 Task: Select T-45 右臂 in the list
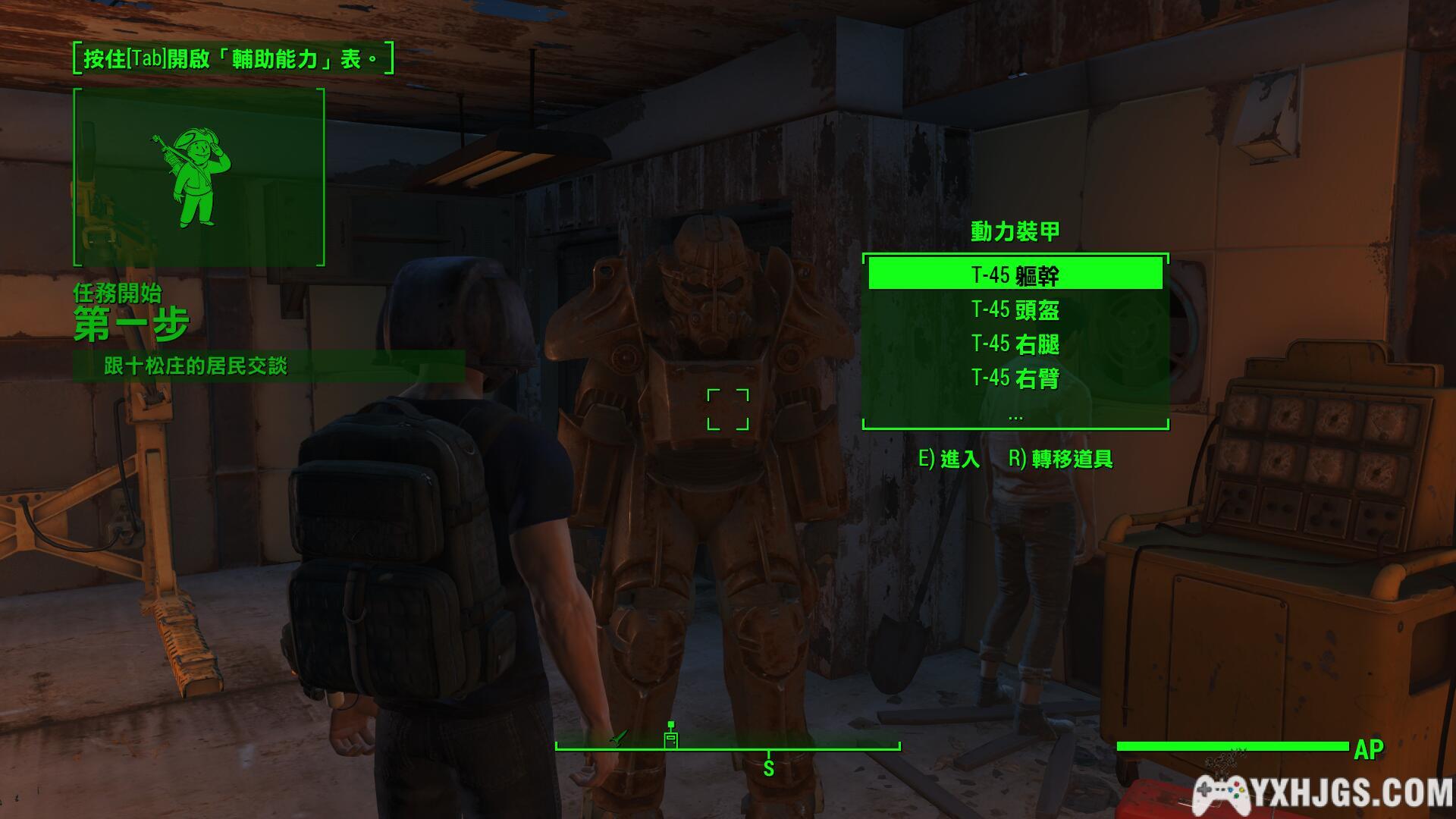1015,378
